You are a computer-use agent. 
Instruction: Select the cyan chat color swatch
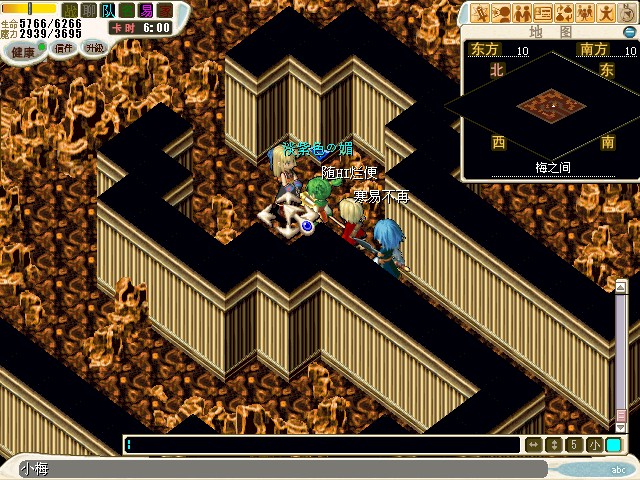(613, 445)
